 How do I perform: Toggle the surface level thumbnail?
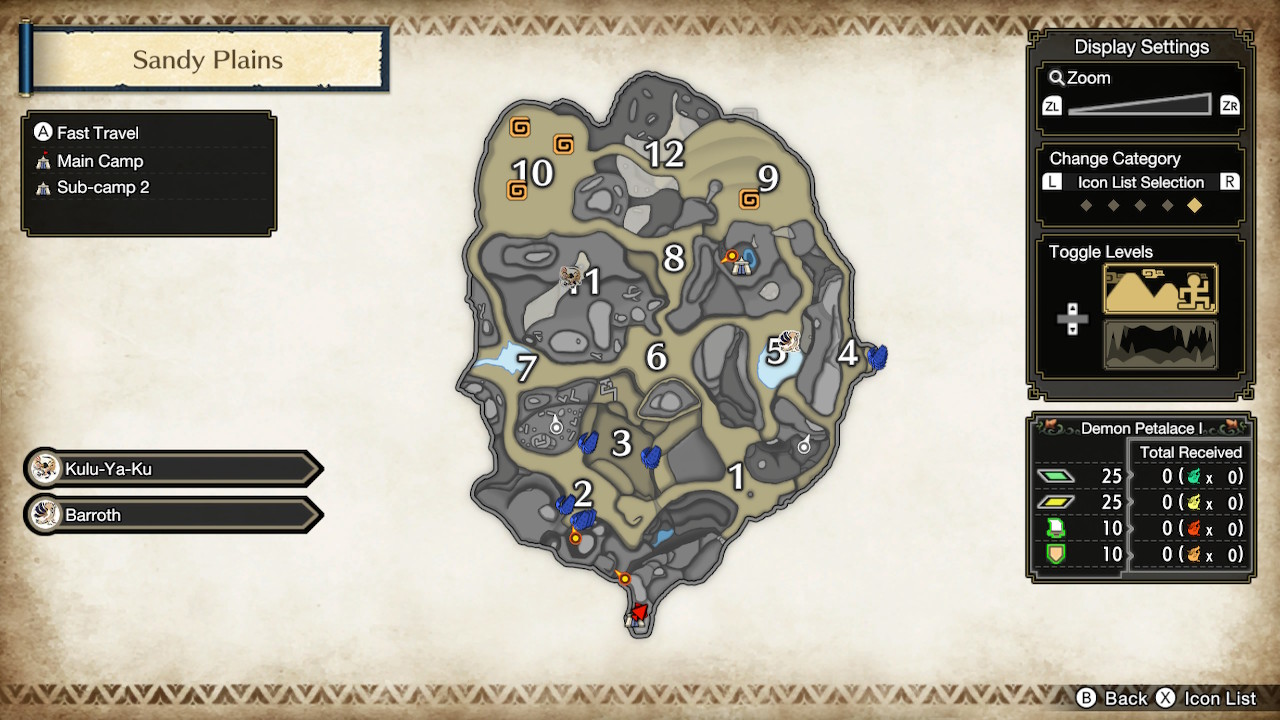(1159, 288)
